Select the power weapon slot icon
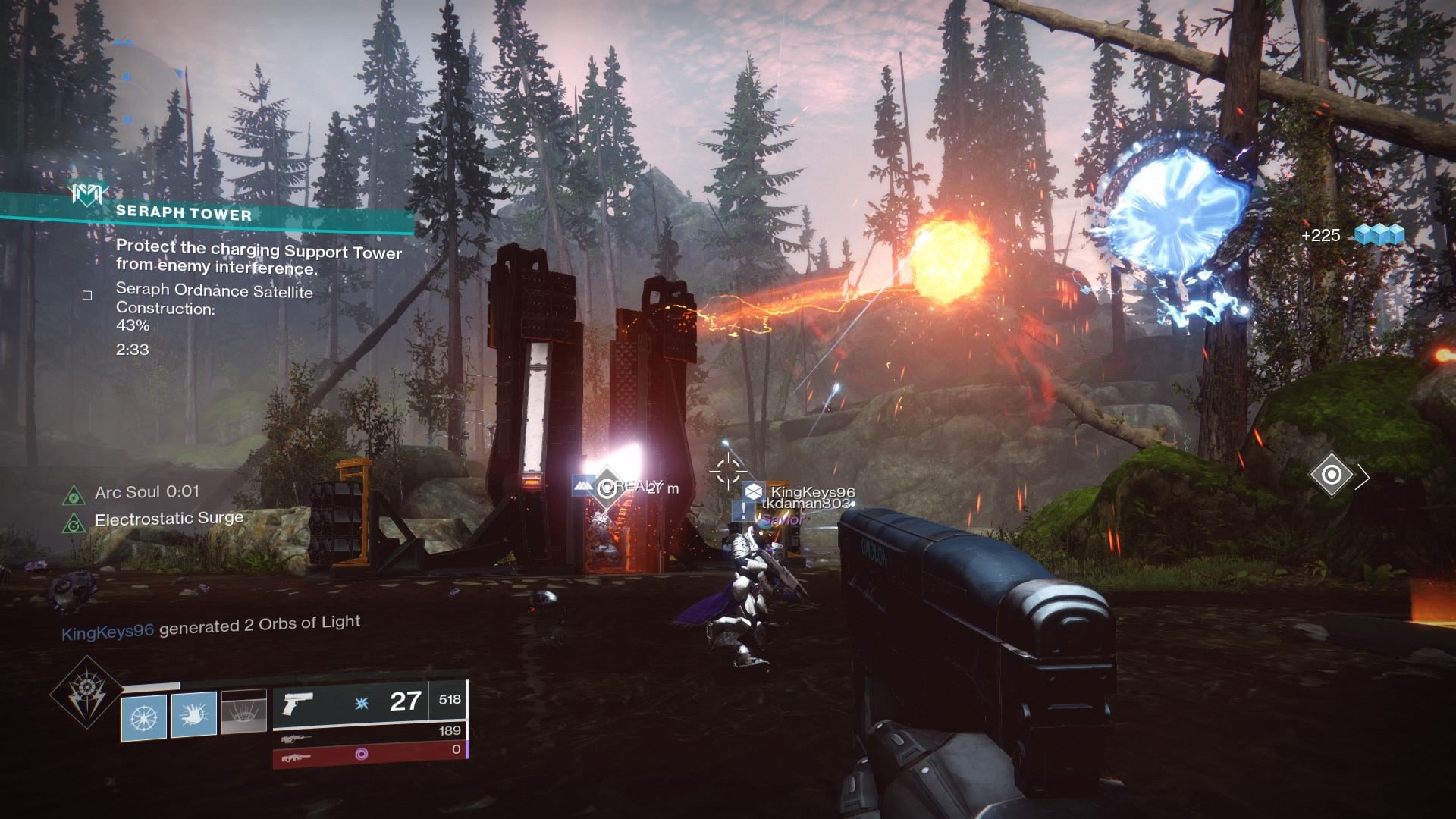This screenshot has width=1456, height=819. click(x=298, y=758)
